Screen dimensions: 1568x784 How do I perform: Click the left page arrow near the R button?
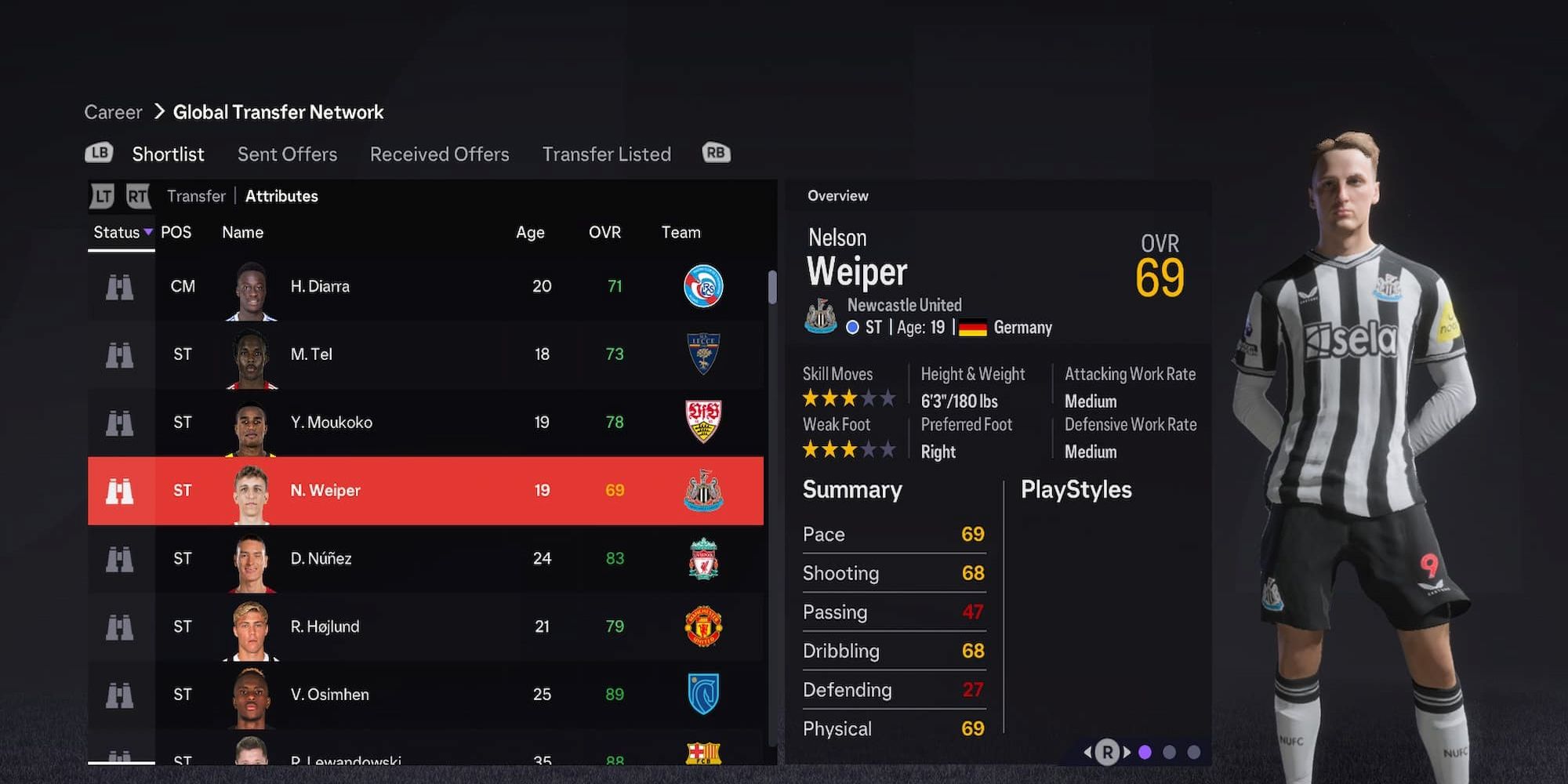pyautogui.click(x=1089, y=751)
